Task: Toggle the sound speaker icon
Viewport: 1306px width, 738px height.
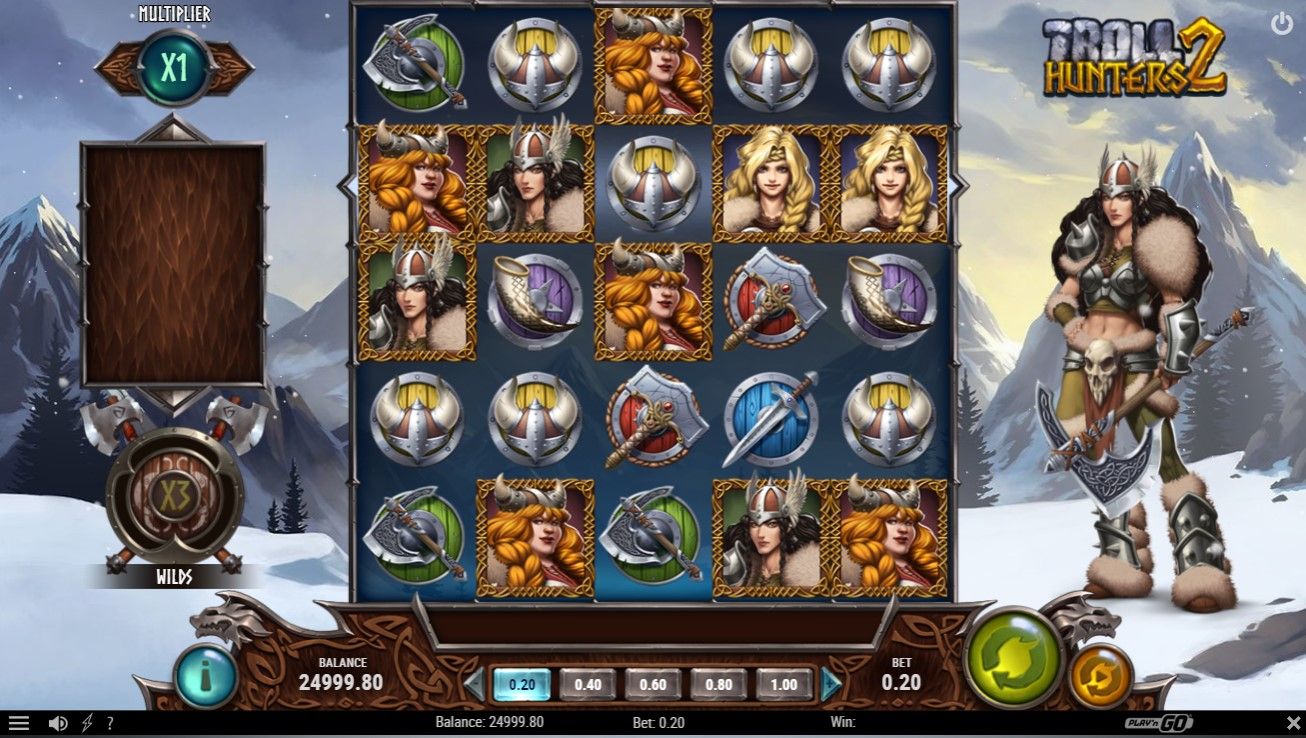Action: tap(58, 723)
